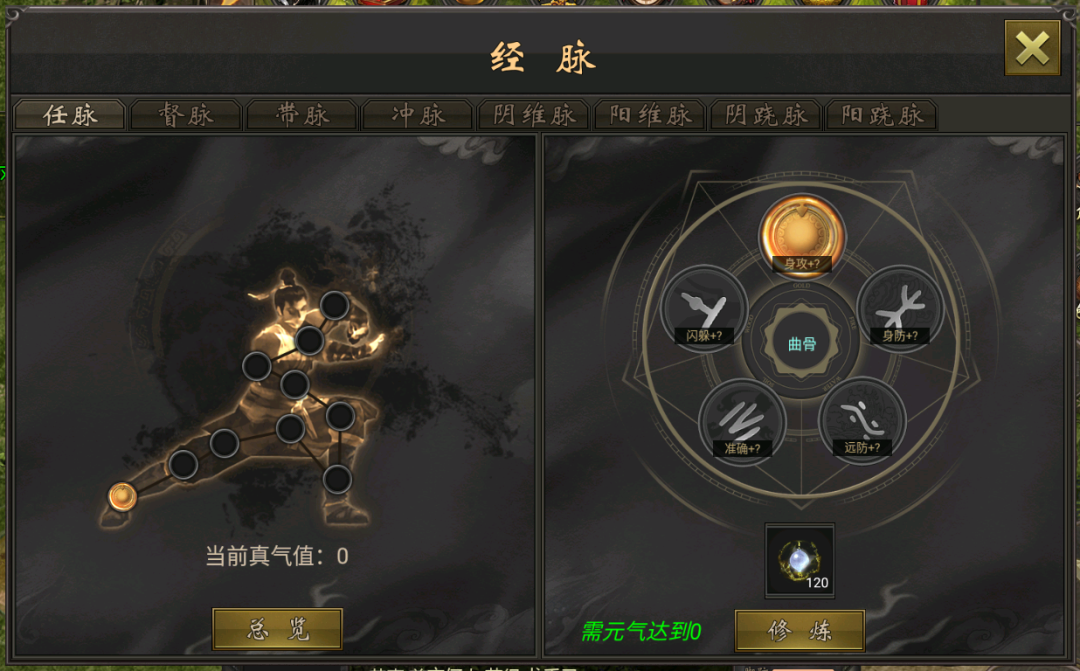This screenshot has height=671, width=1080.
Task: Show the 冲脉 tab
Action: 418,115
